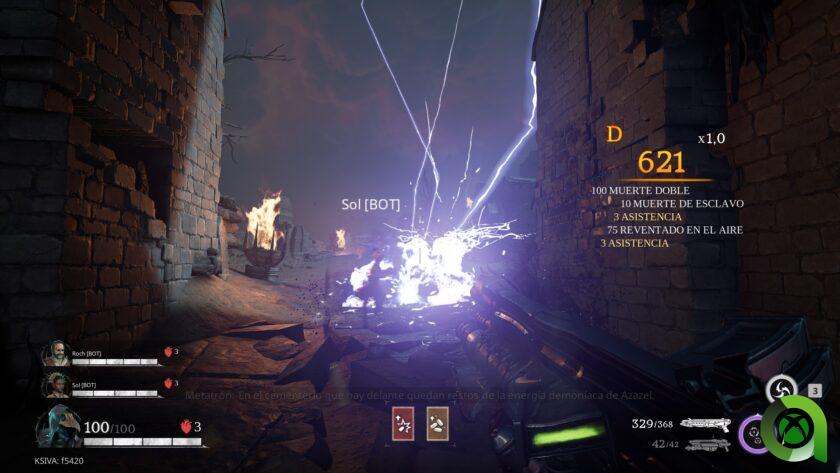Image resolution: width=840 pixels, height=473 pixels.
Task: Click Roch [BOT] teammate portrait
Action: click(54, 354)
